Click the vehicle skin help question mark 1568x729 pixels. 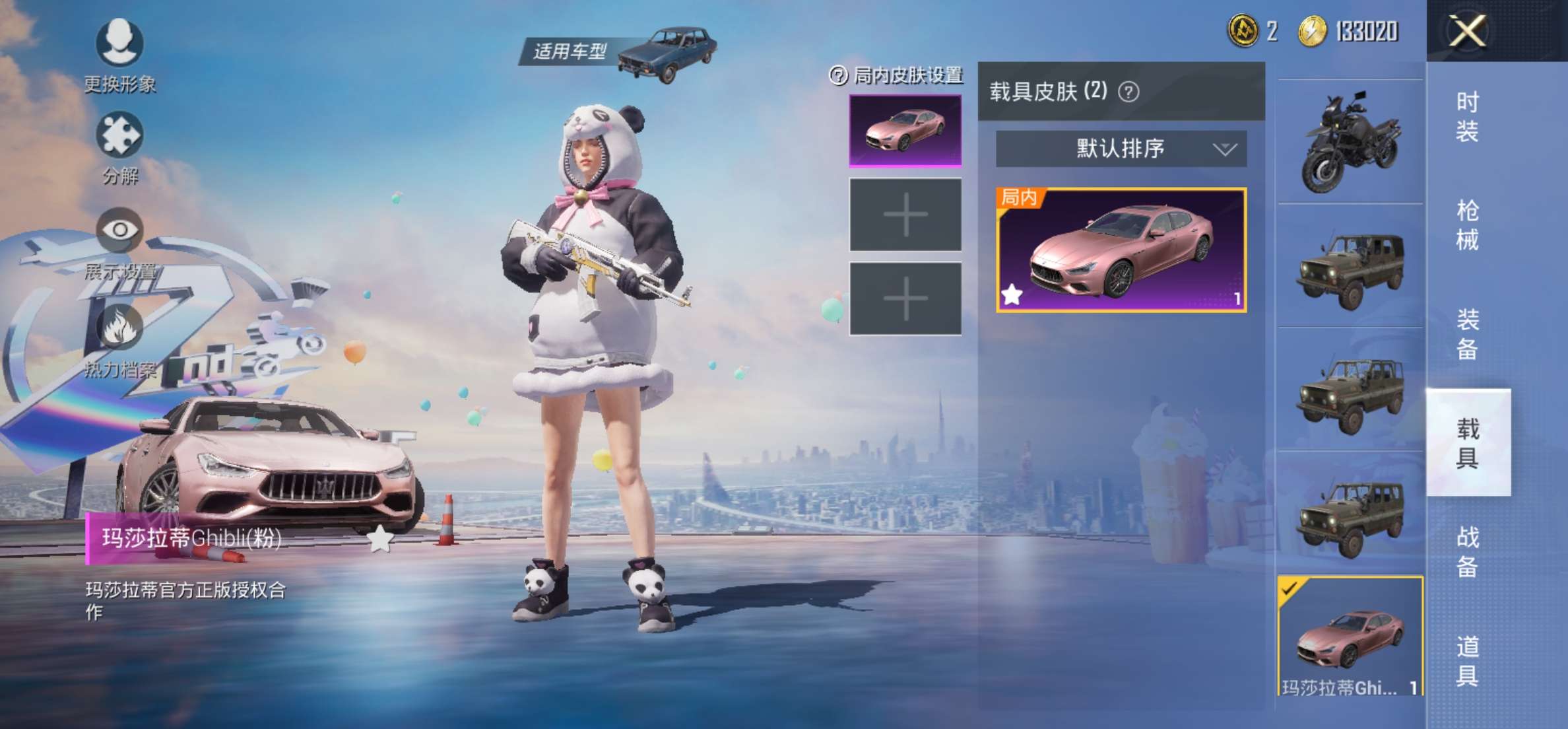pos(1130,90)
